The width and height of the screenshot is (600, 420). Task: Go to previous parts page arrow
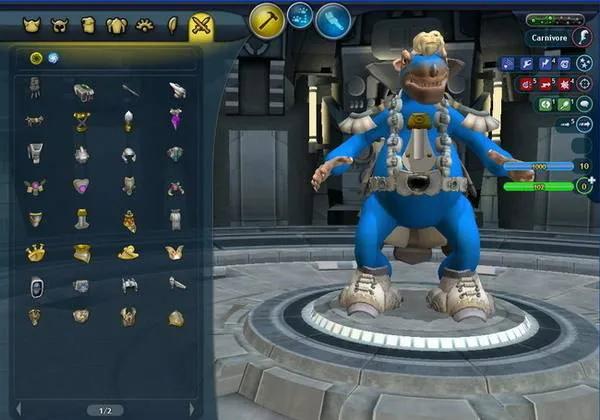pyautogui.click(x=18, y=409)
